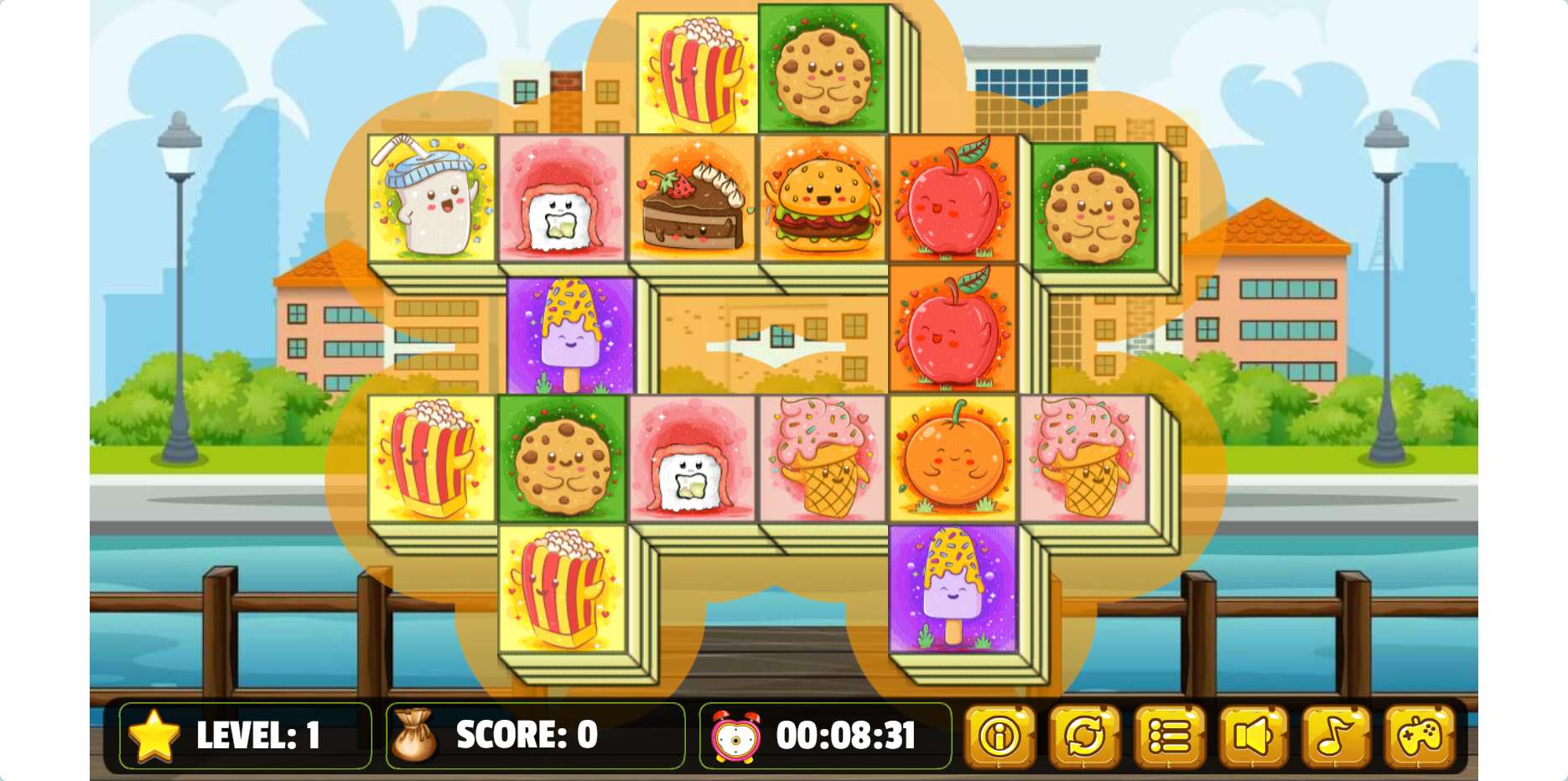Pick the chocolate cake tile
Image resolution: width=1568 pixels, height=781 pixels.
point(693,199)
